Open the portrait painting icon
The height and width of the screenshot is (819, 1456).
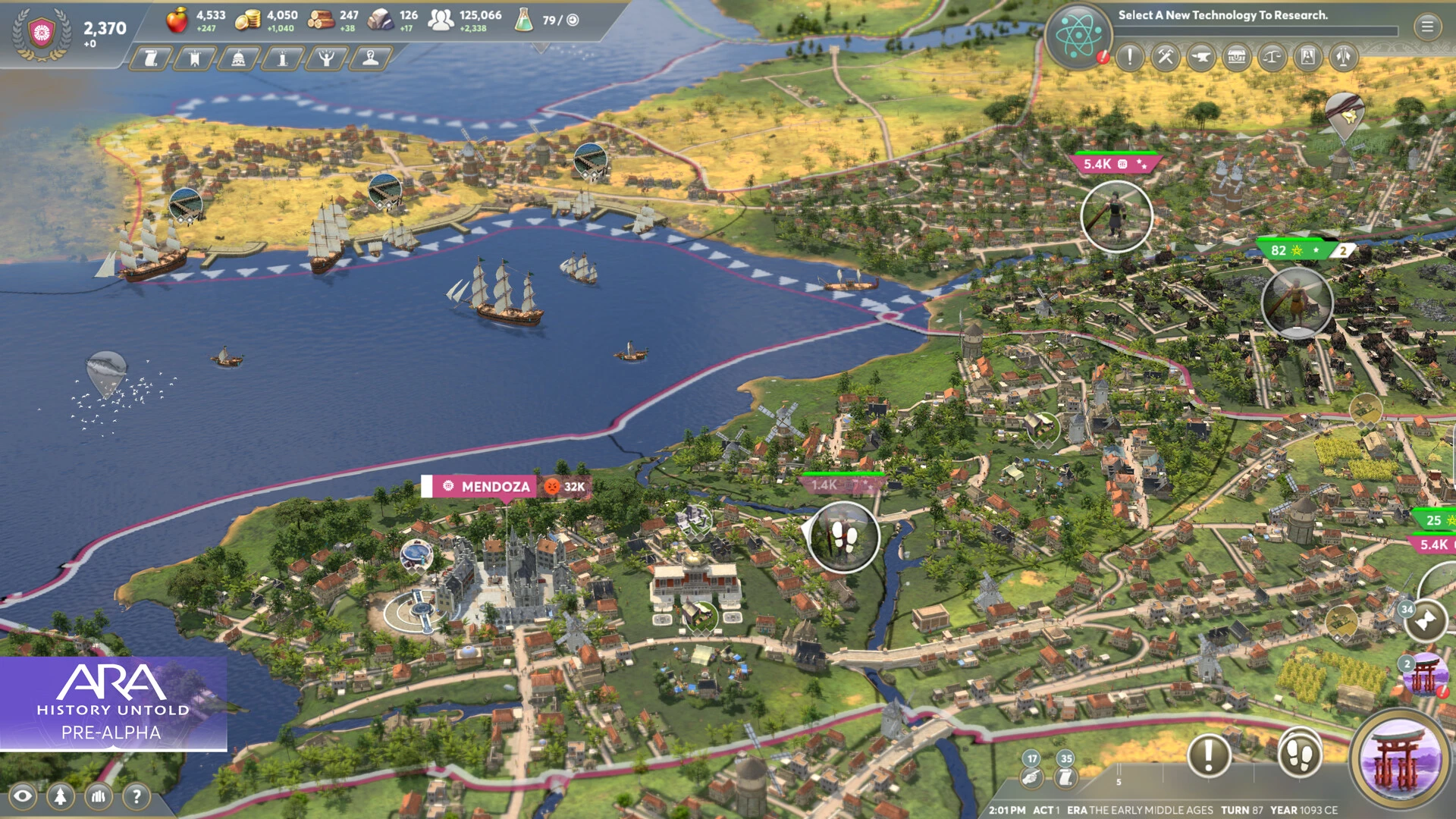[1308, 57]
